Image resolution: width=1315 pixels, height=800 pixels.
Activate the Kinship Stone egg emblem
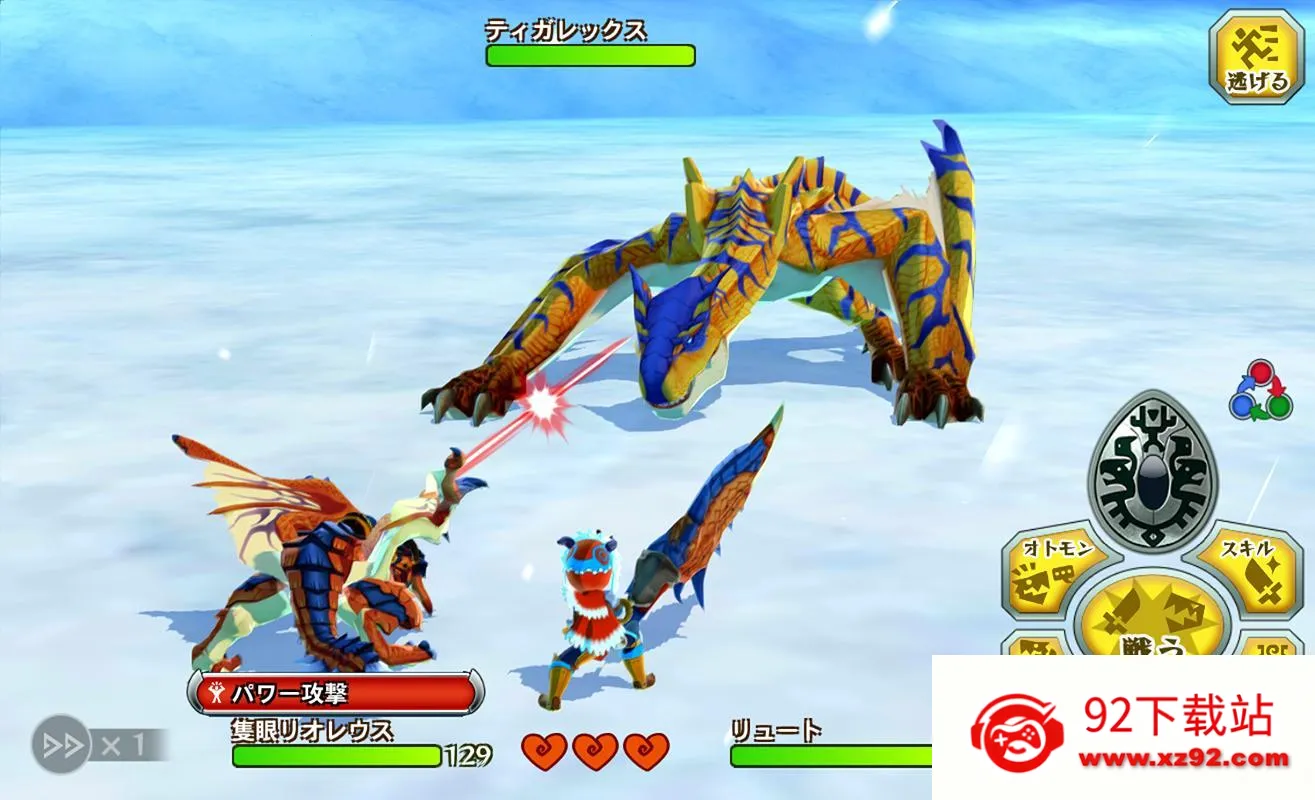point(1151,470)
